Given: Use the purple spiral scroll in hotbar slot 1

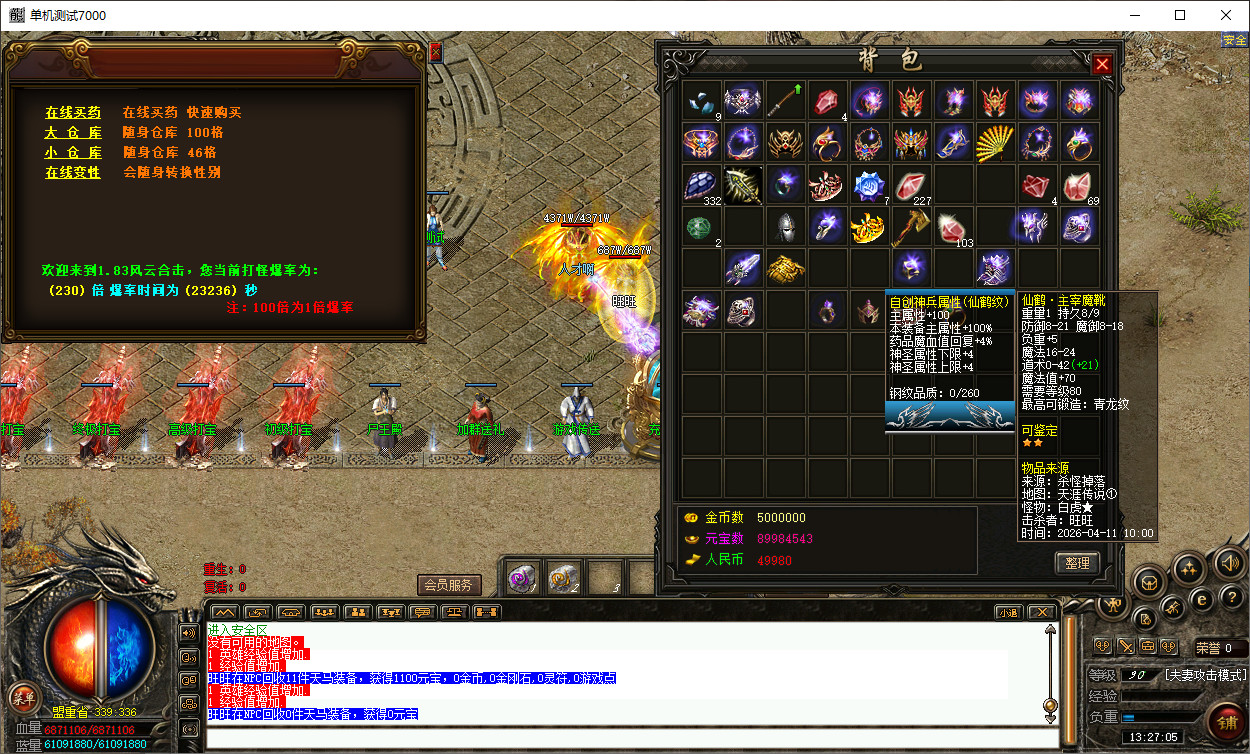Looking at the screenshot, I should click(521, 578).
